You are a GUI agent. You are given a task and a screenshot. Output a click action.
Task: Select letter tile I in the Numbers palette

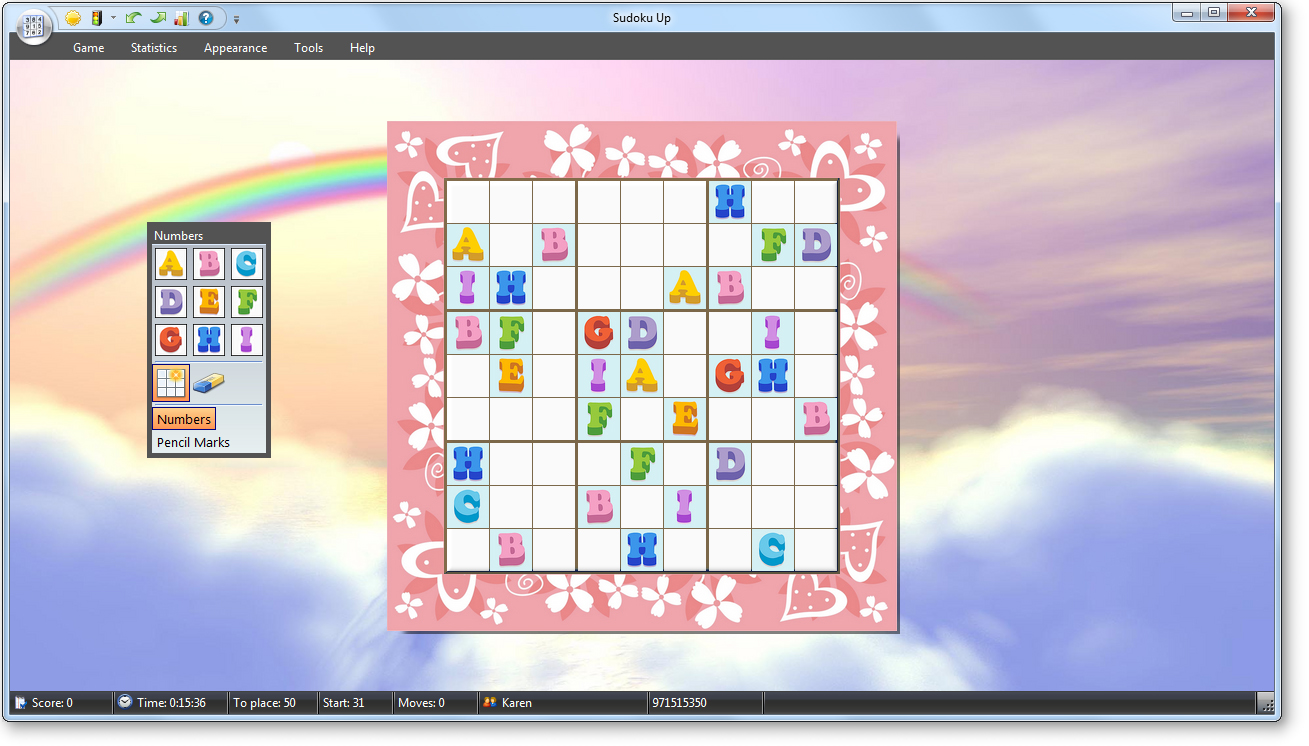point(247,339)
